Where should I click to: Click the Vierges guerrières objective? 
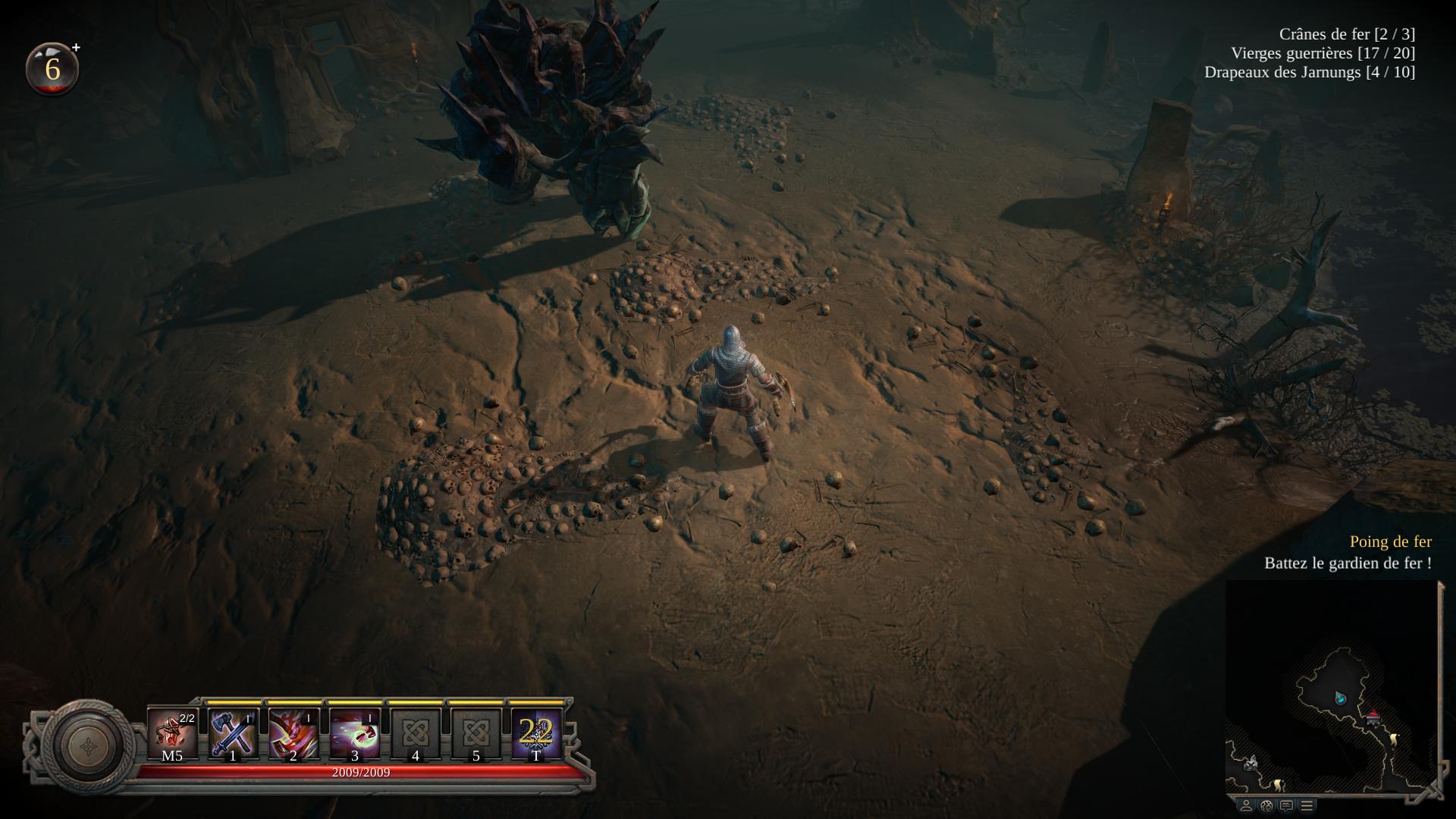click(x=1323, y=53)
